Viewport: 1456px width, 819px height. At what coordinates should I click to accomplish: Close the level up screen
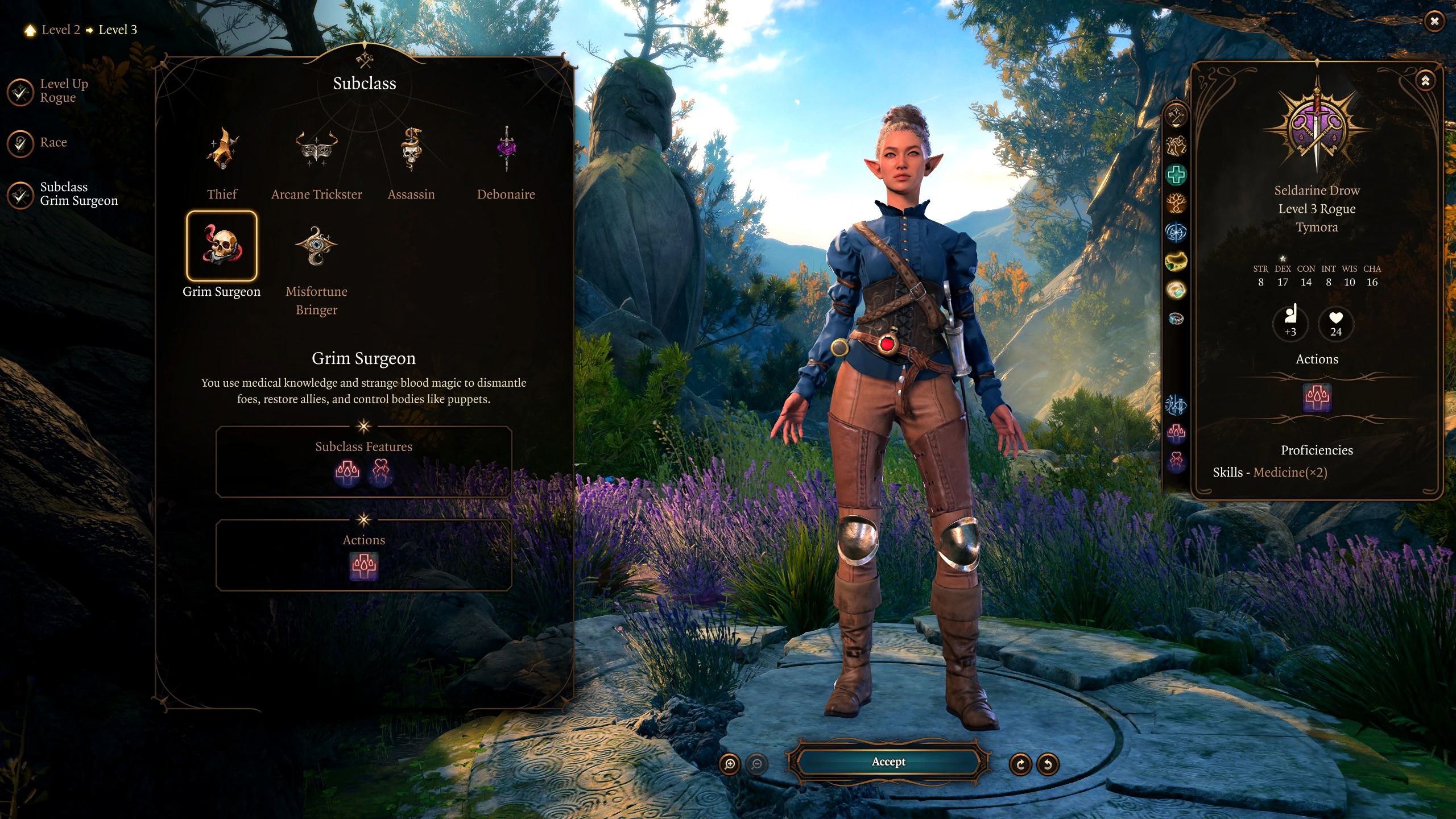coord(1434,22)
